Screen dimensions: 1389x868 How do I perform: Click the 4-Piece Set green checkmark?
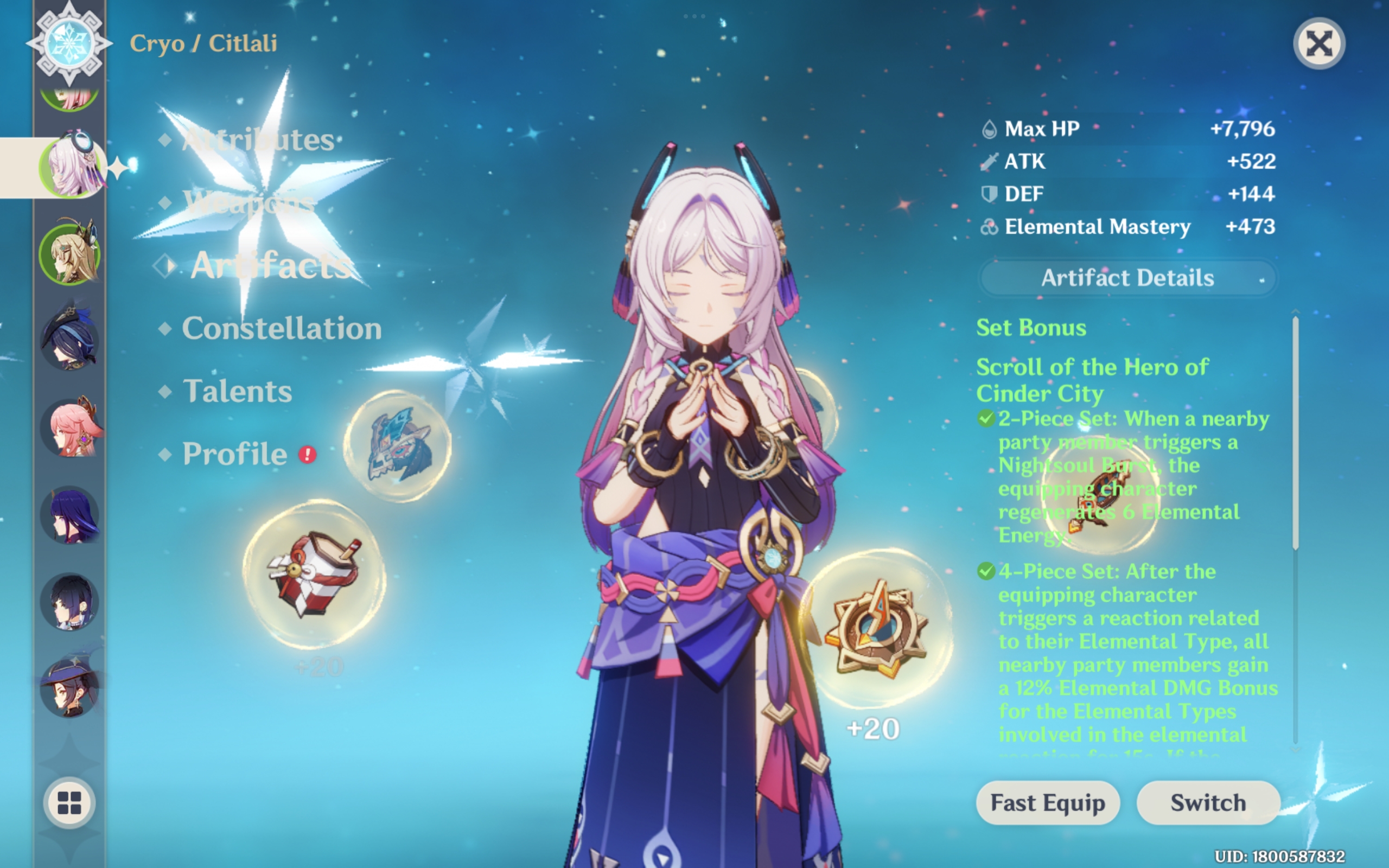[986, 571]
